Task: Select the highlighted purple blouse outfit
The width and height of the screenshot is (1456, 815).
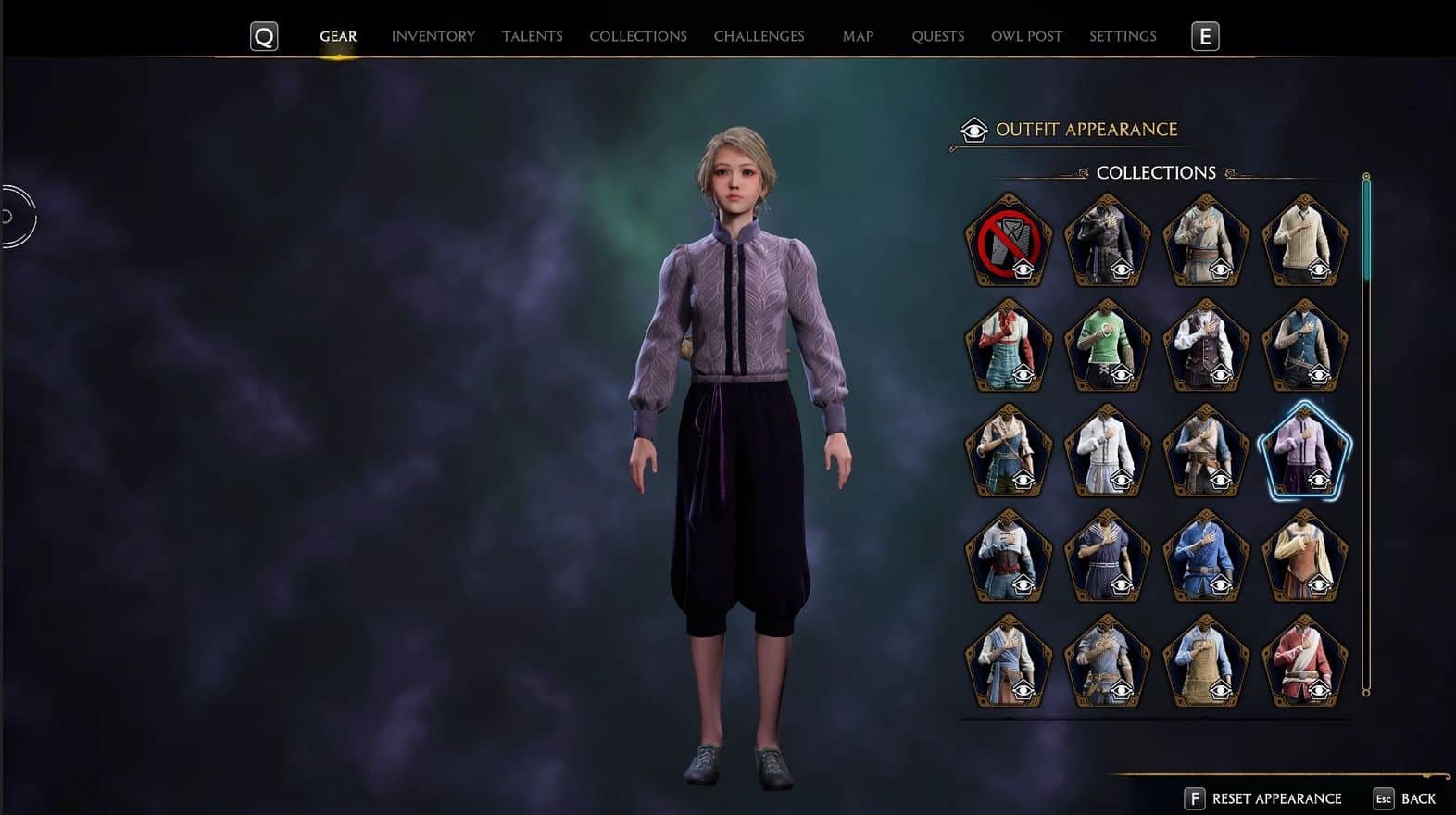Action: [1305, 451]
